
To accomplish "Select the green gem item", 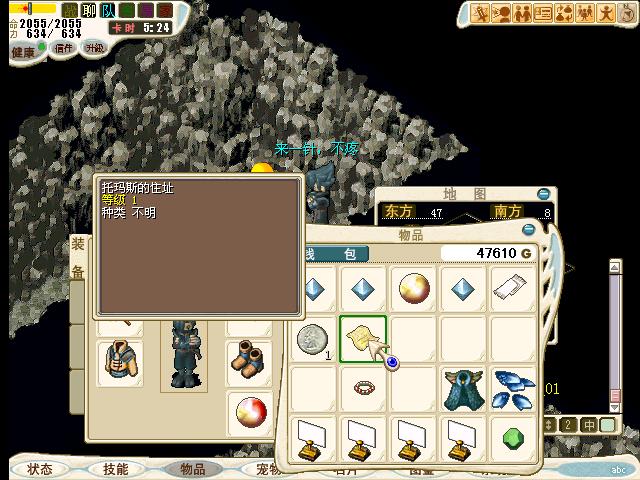I will (513, 438).
